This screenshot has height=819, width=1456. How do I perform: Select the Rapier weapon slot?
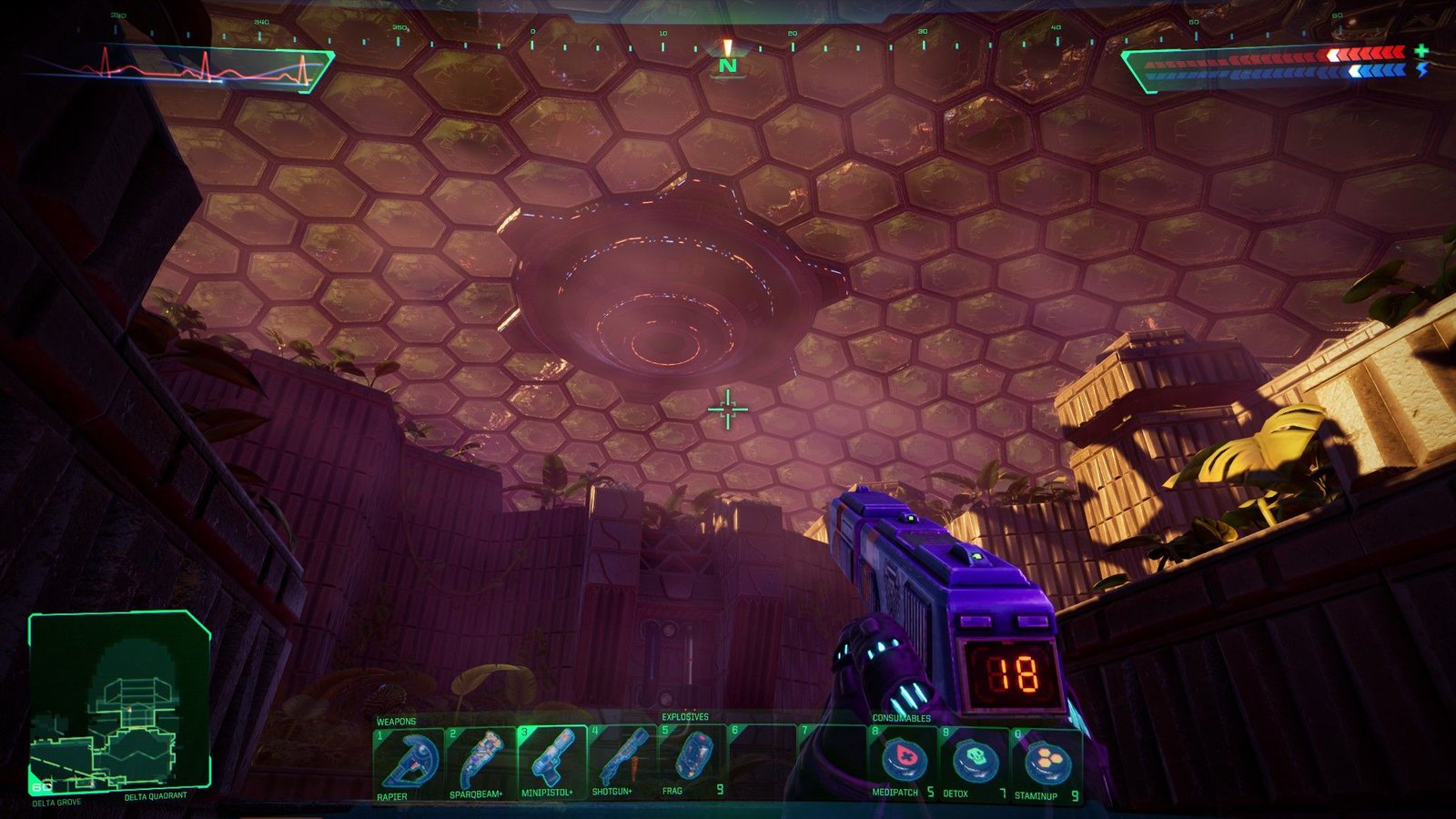click(407, 761)
